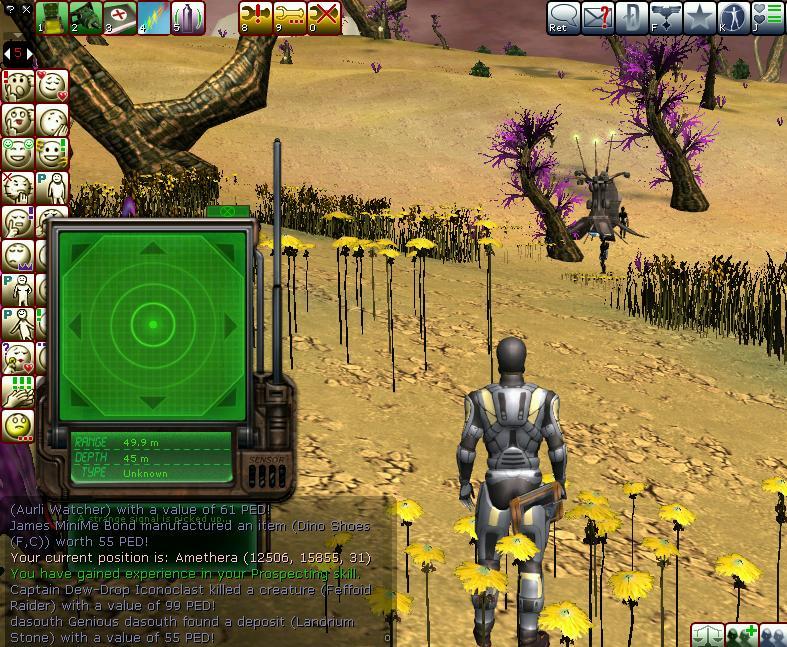Click the green X tab above the sensor
This screenshot has height=647, width=787.
click(227, 211)
